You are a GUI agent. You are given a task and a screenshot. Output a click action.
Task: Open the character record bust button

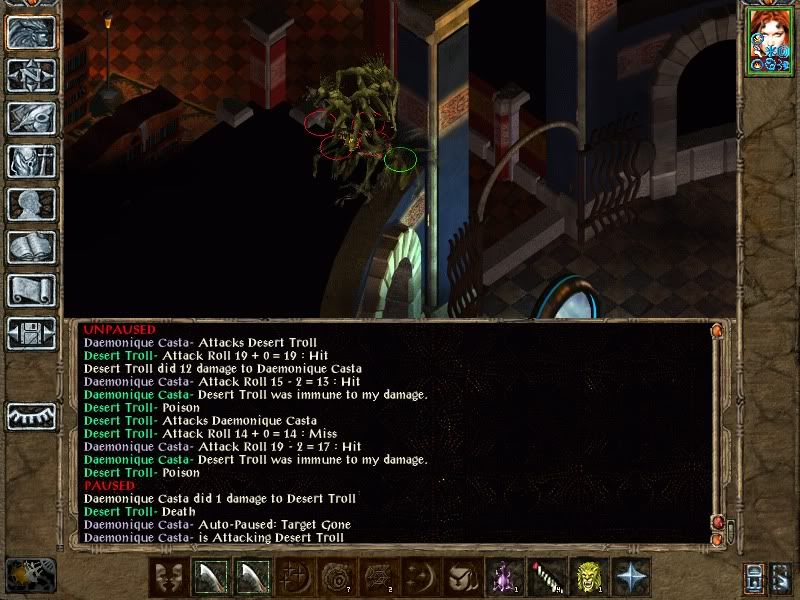[31, 204]
